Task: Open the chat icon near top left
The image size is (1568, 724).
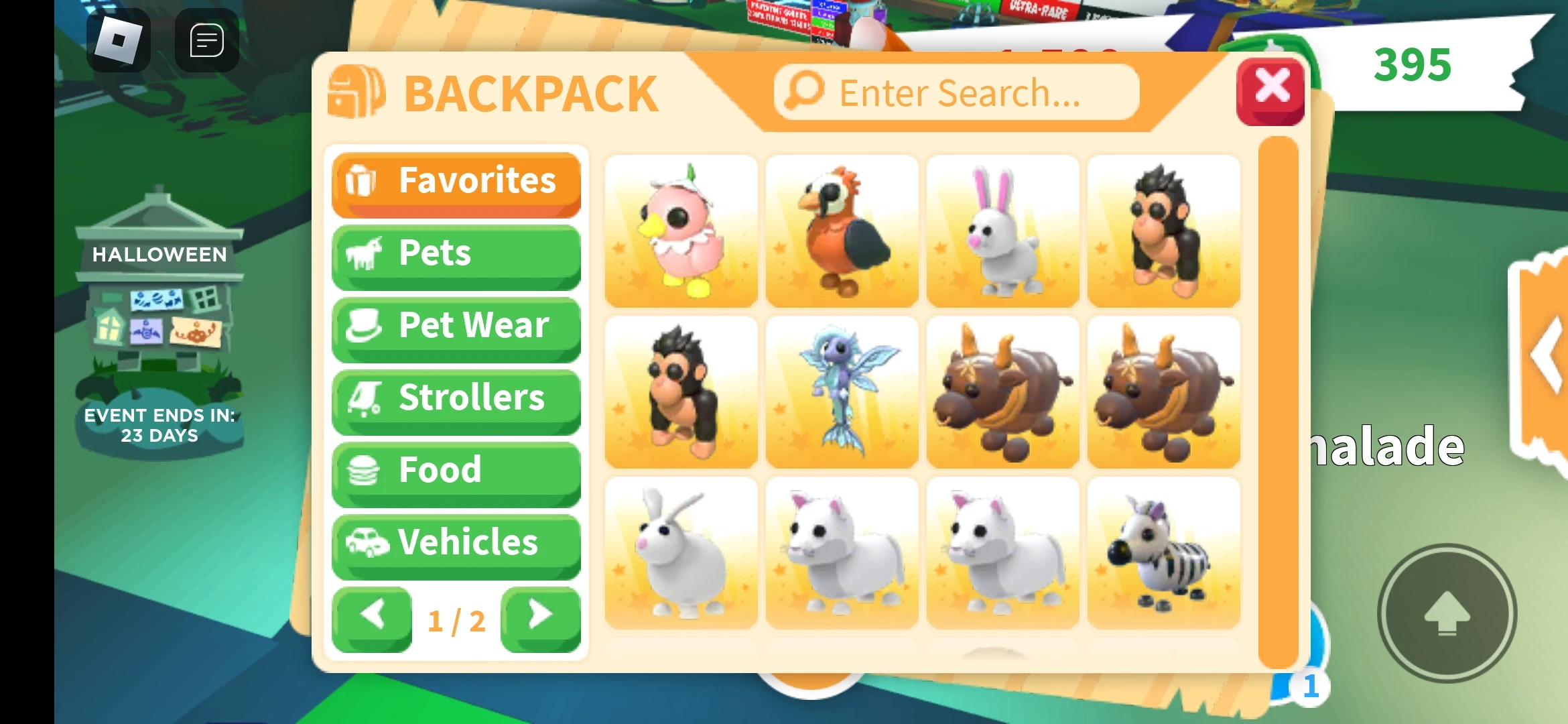Action: 206,39
